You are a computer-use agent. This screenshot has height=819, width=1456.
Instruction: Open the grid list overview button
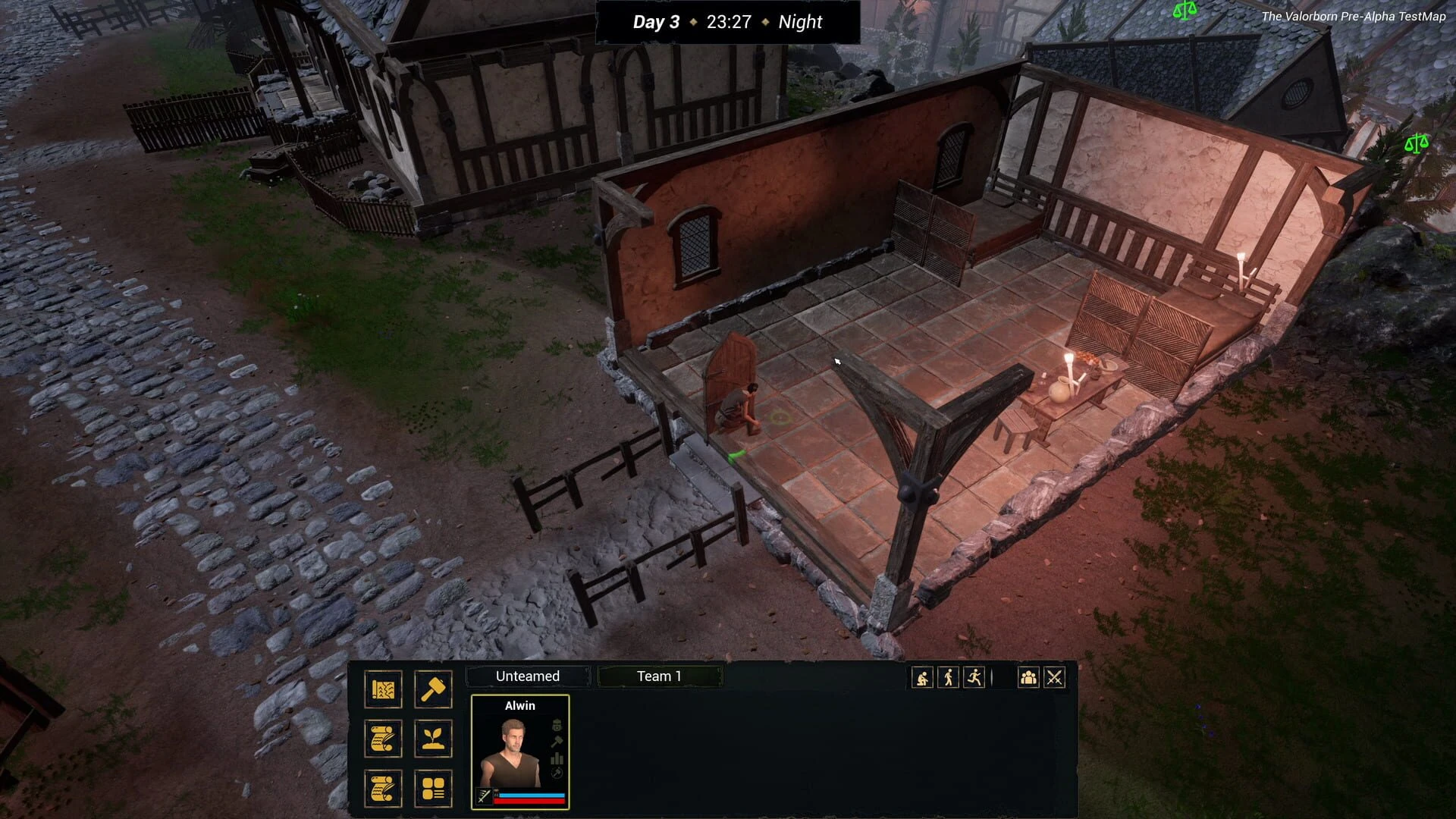(433, 789)
